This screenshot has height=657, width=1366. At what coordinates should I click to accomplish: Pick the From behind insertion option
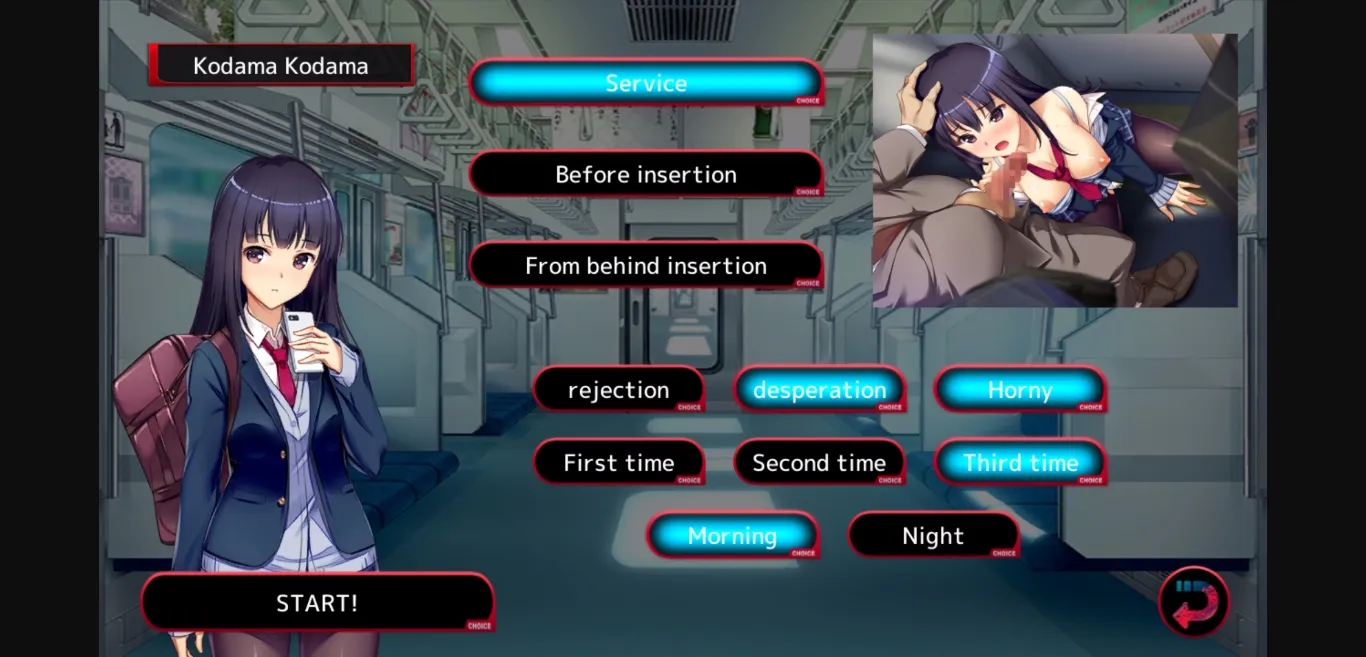[646, 266]
